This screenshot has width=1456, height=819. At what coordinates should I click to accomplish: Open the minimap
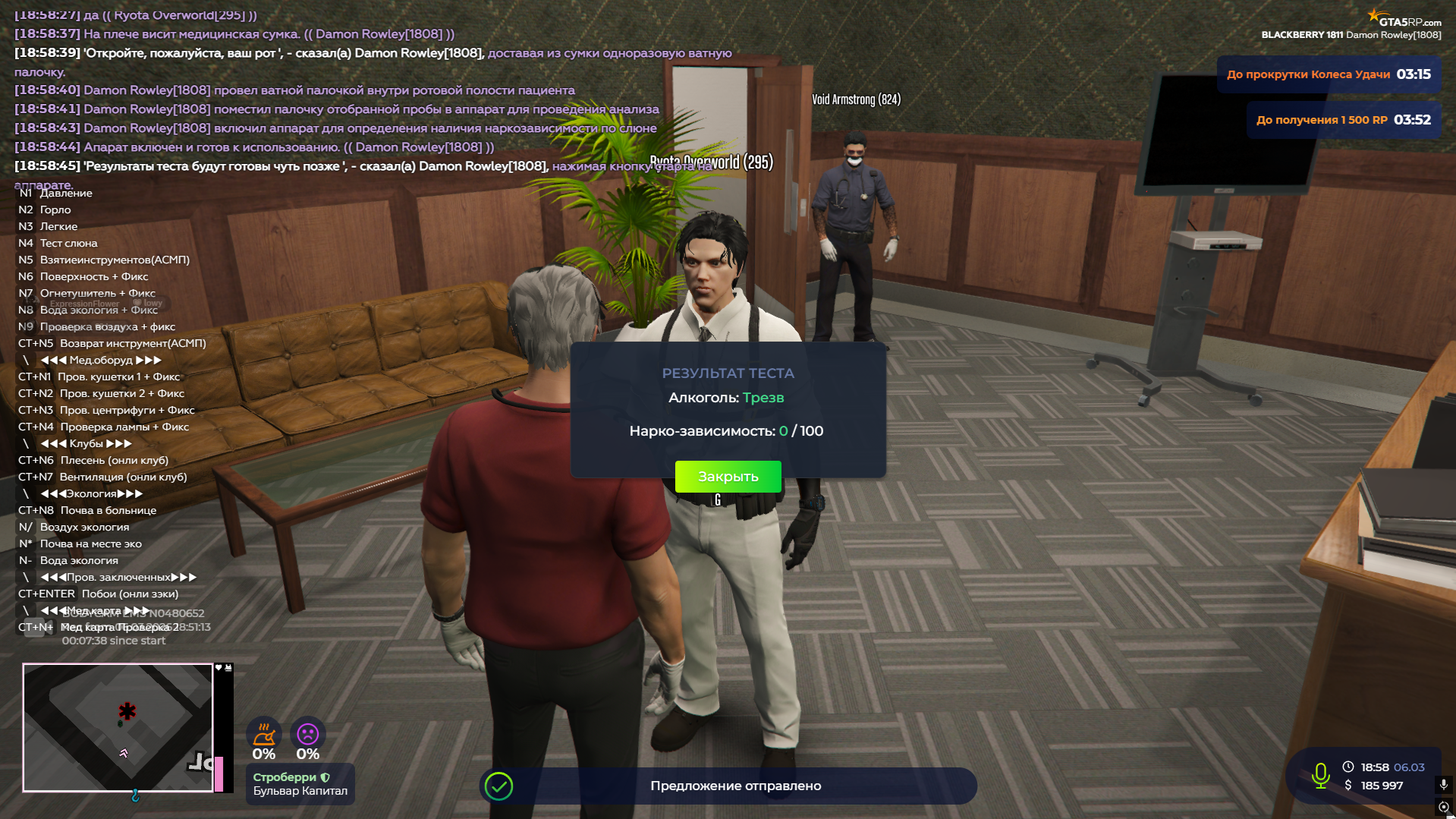click(x=118, y=727)
